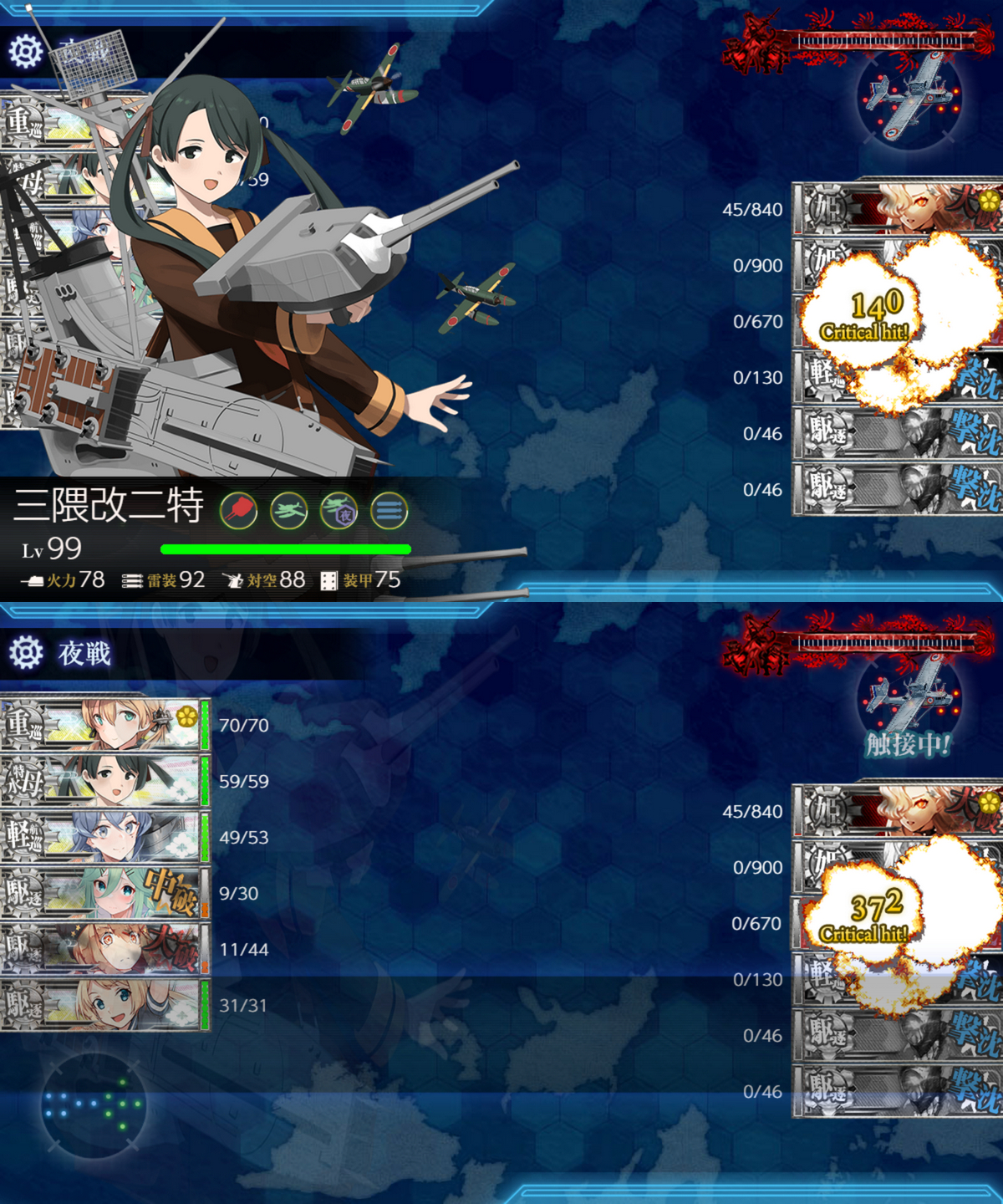This screenshot has height=1204, width=1003.
Task: Open the fleet formation radar display
Action: tap(93, 1105)
